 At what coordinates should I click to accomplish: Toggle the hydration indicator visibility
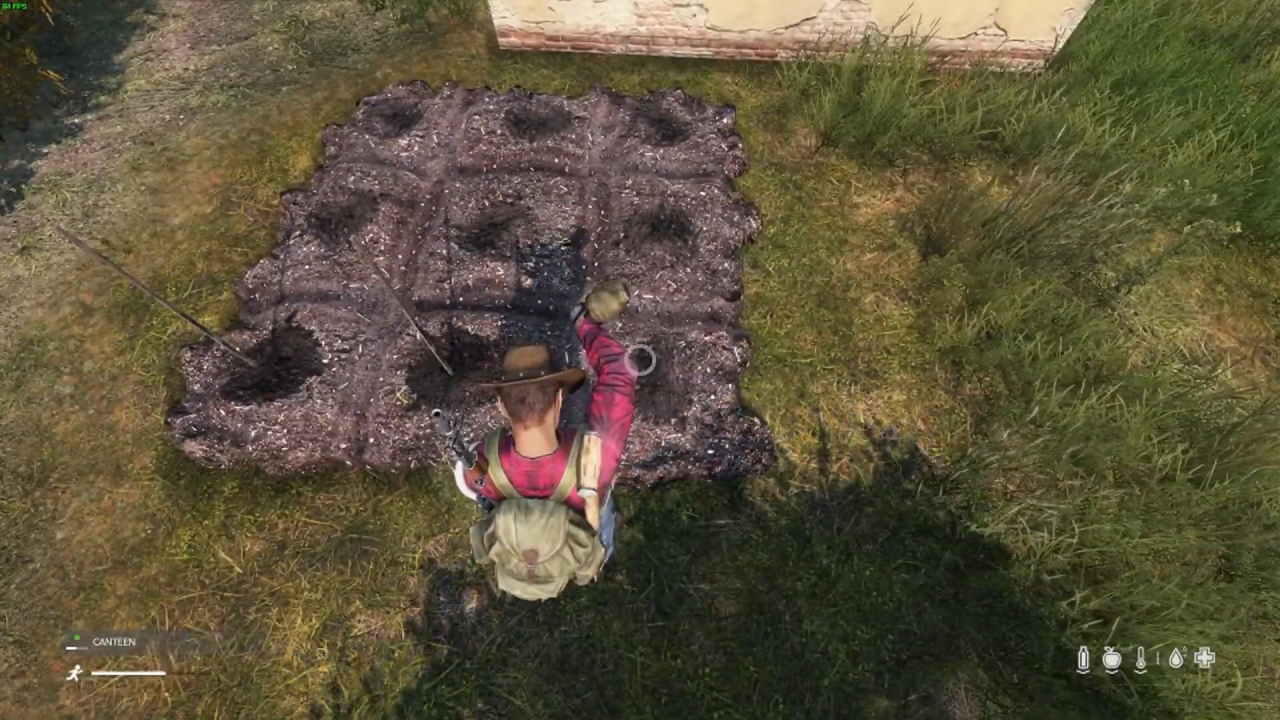1083,658
